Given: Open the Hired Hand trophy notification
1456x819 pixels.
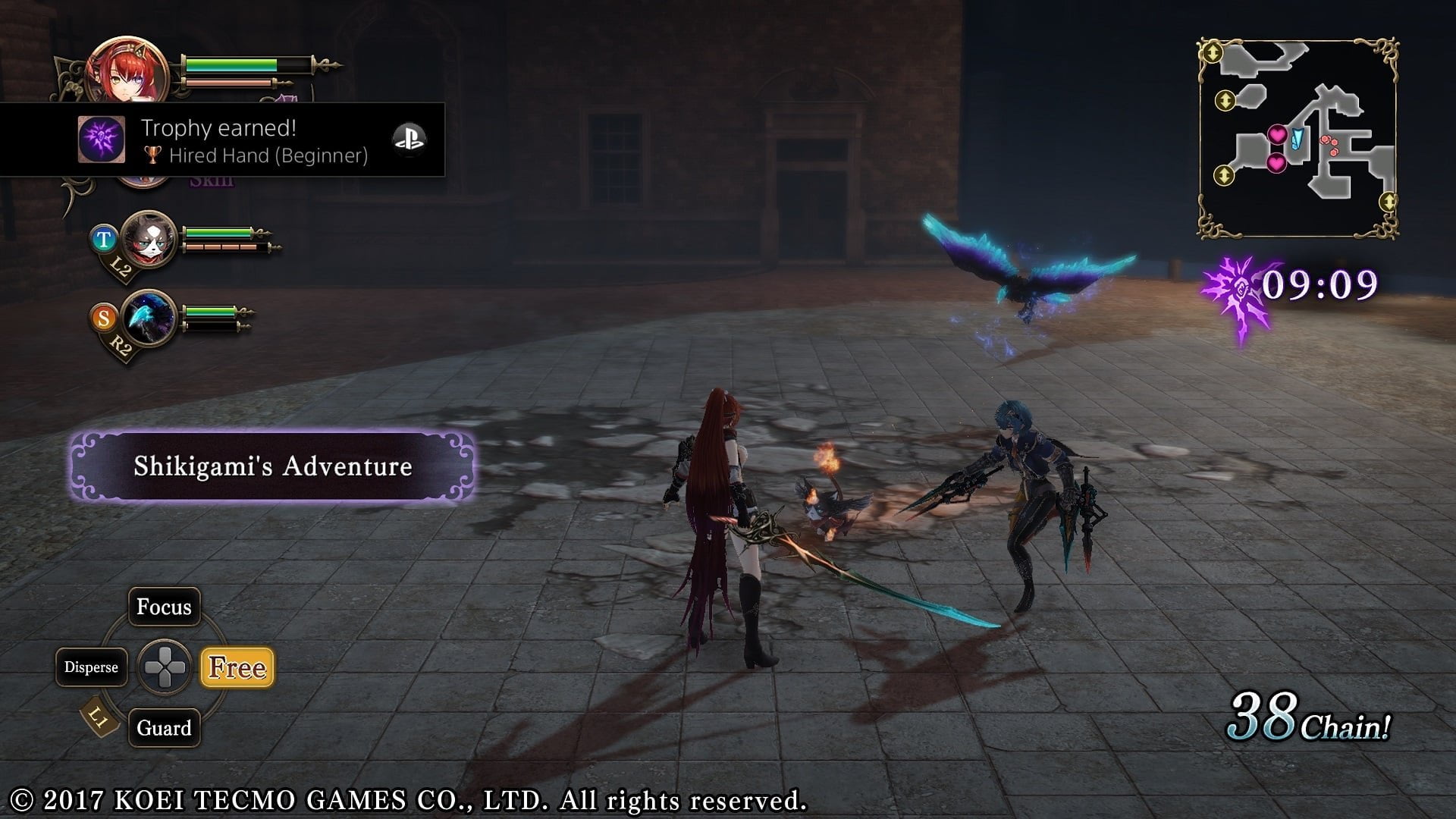Looking at the screenshot, I should [254, 141].
